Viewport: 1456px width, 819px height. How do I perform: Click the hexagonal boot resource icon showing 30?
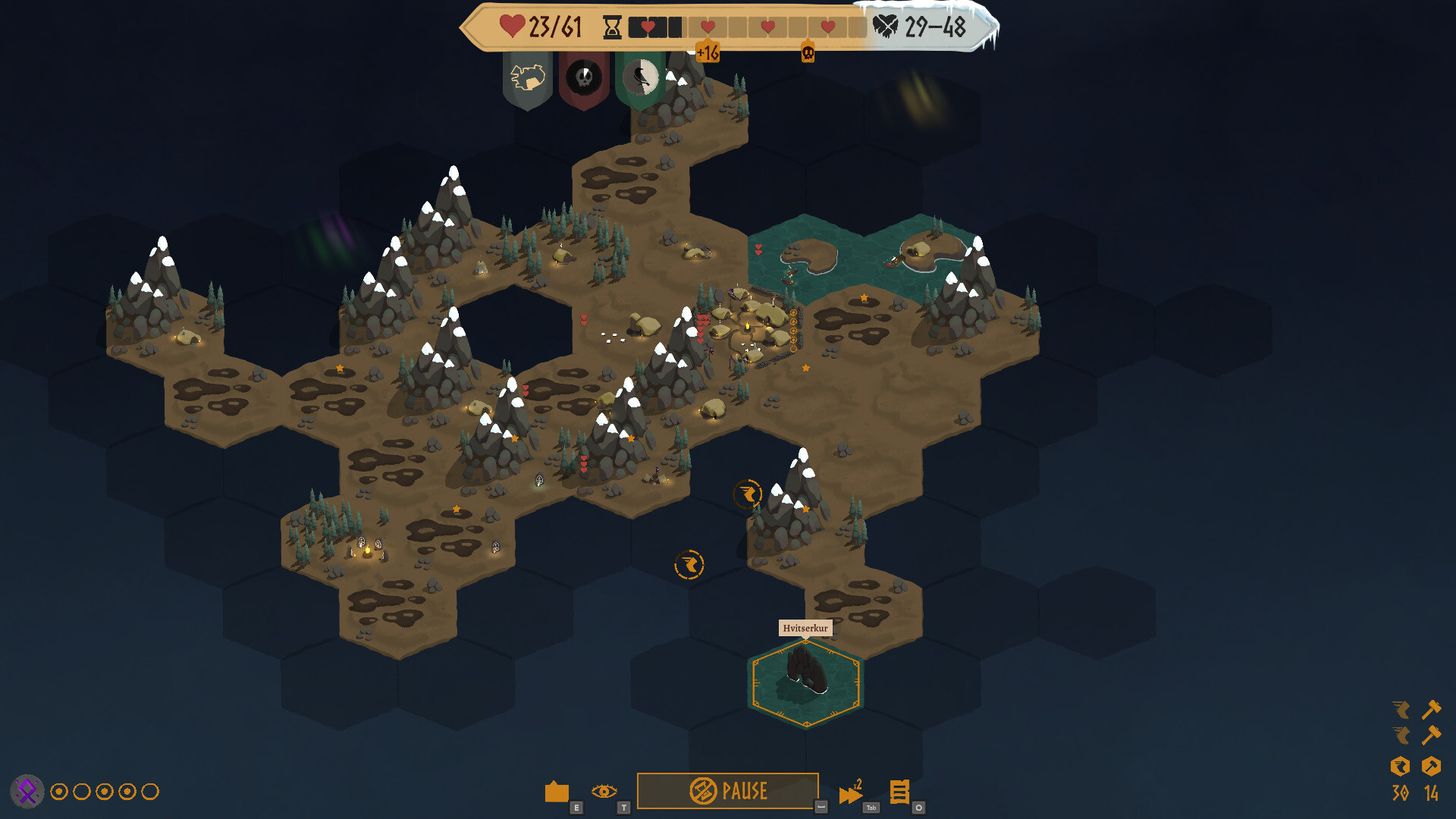coord(1402,767)
